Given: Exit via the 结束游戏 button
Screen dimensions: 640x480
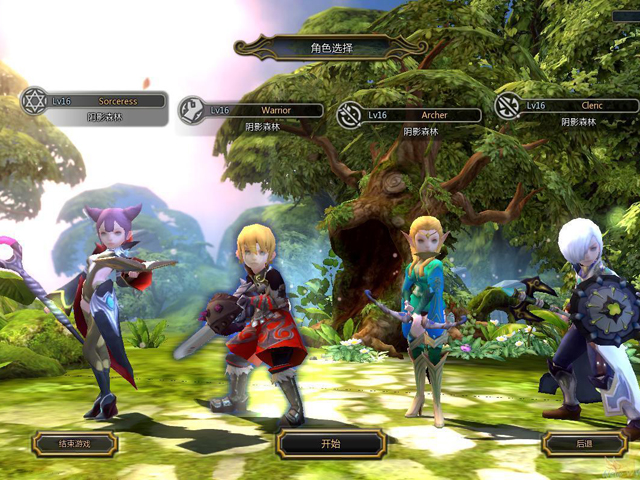Looking at the screenshot, I should (x=75, y=443).
